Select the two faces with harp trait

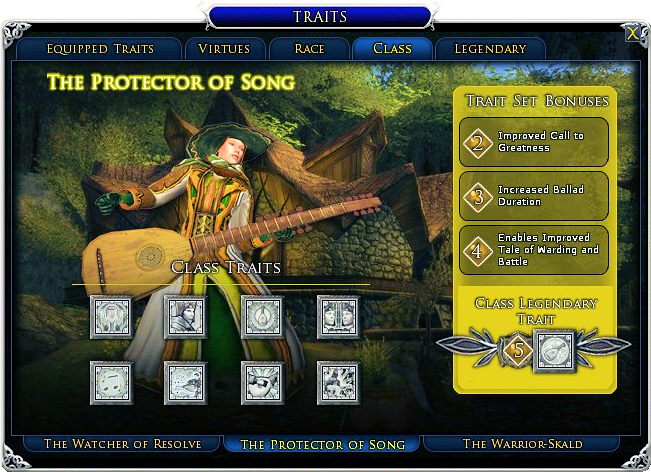click(337, 317)
